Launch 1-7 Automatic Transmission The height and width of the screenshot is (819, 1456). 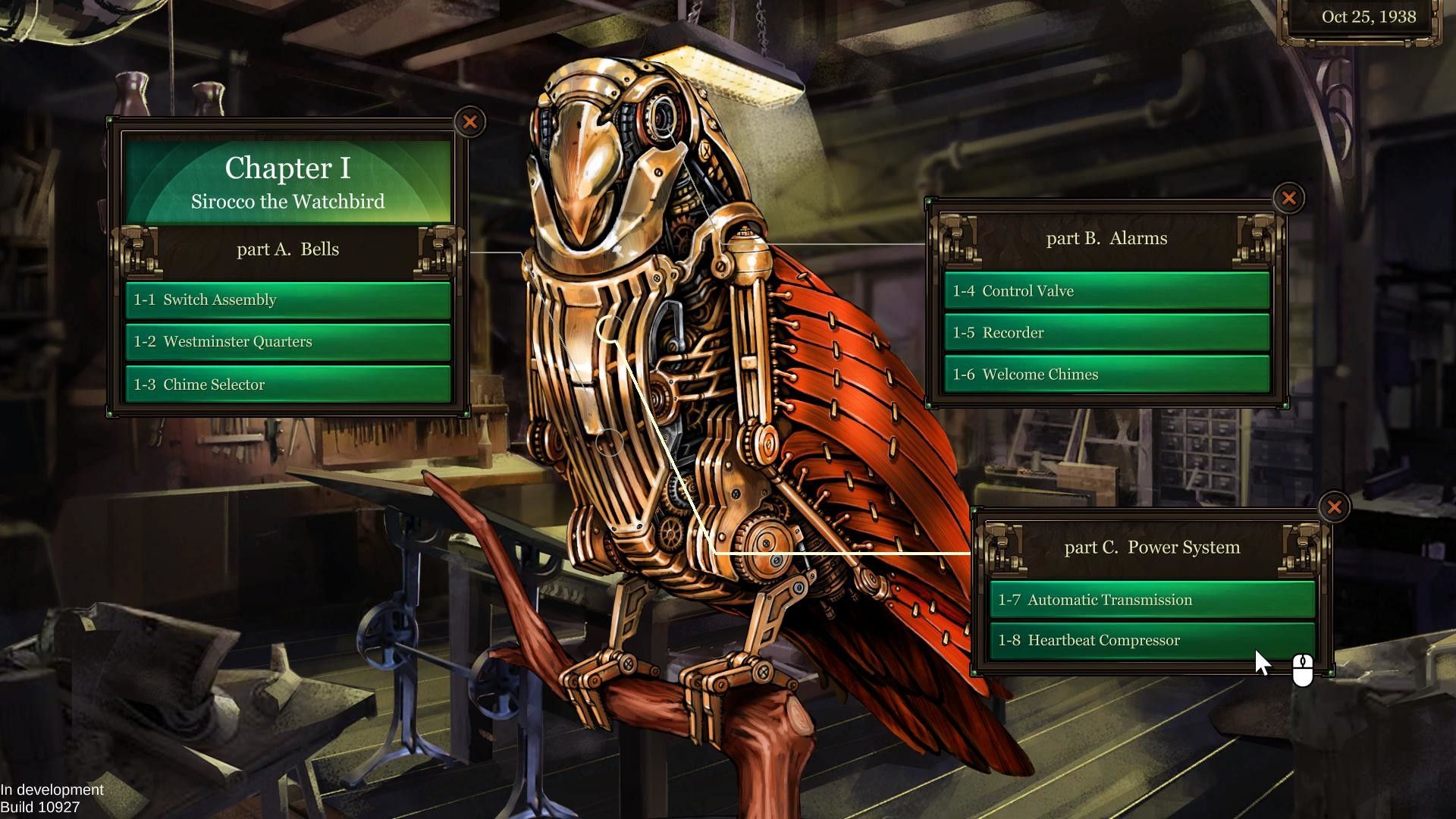(1151, 600)
